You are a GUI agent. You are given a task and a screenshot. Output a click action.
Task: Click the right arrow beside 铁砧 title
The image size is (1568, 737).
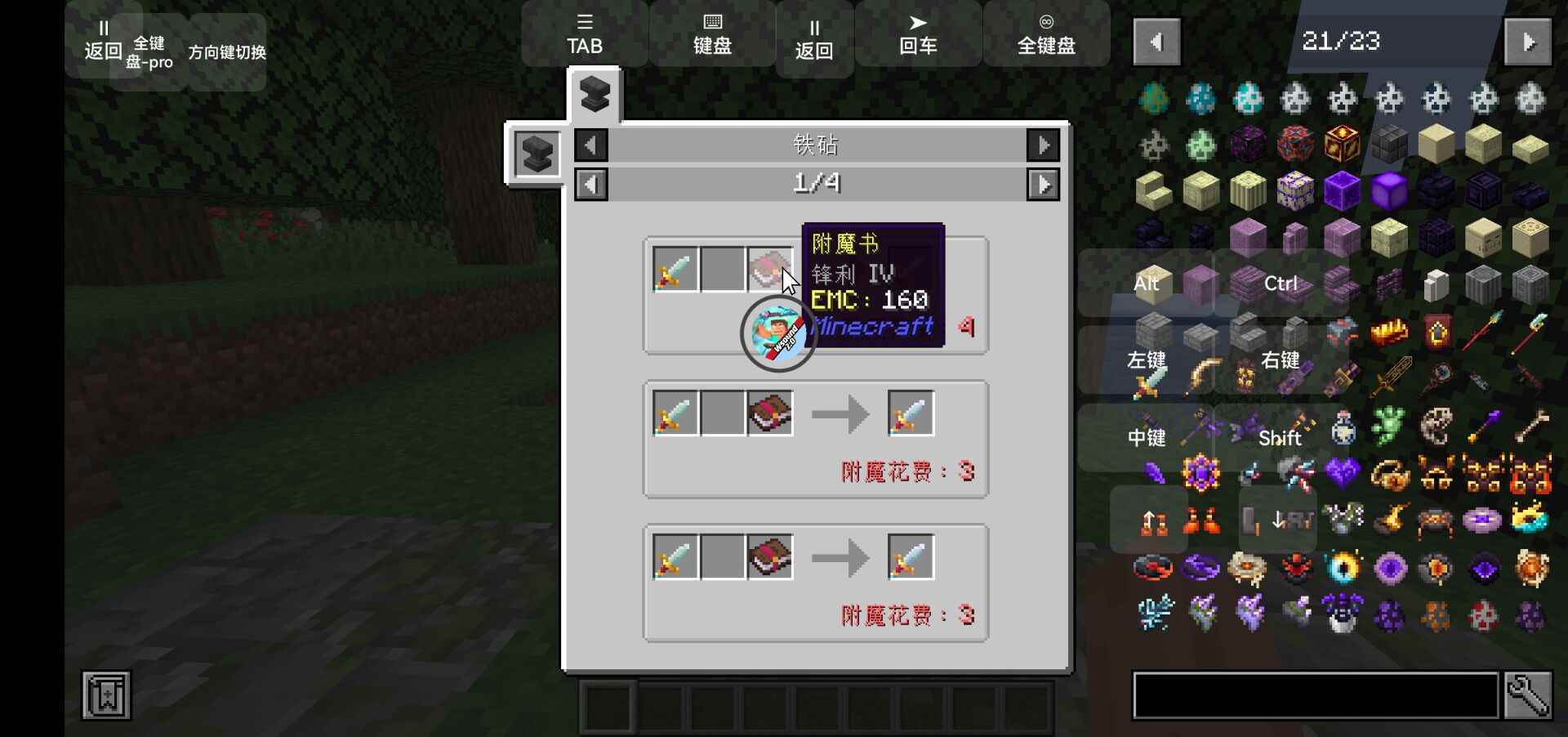tap(1045, 145)
